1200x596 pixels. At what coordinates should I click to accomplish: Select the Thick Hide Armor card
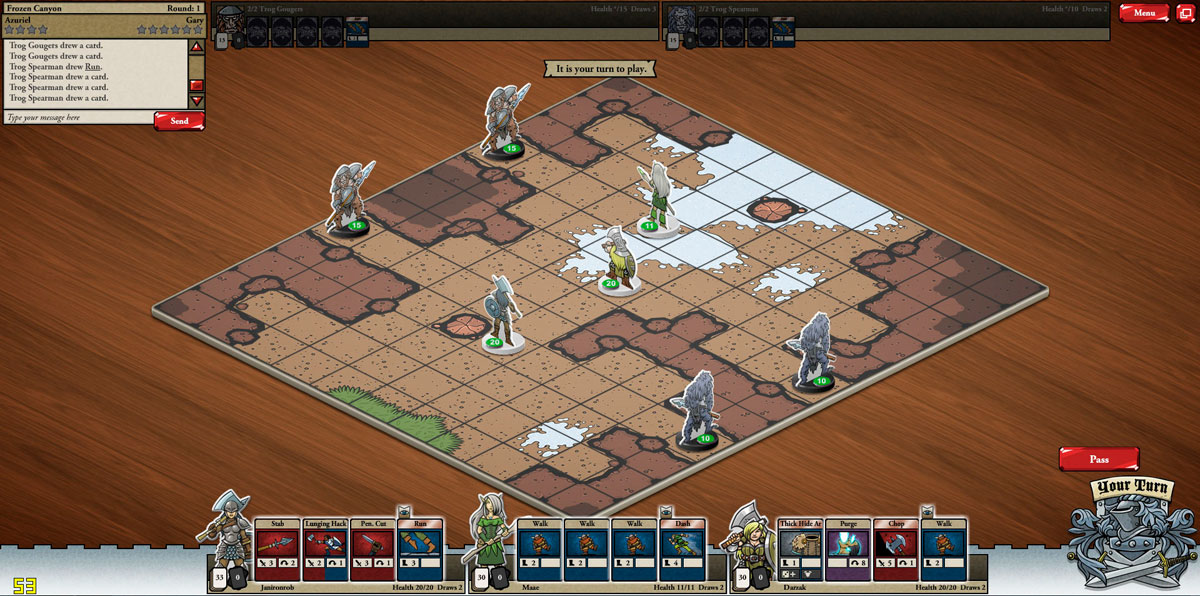tap(800, 550)
